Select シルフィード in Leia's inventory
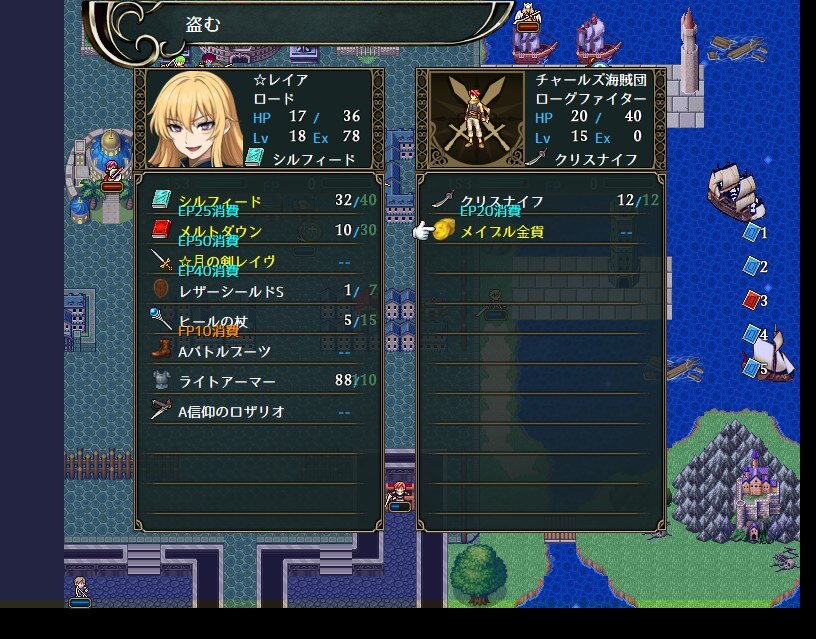 click(x=220, y=201)
